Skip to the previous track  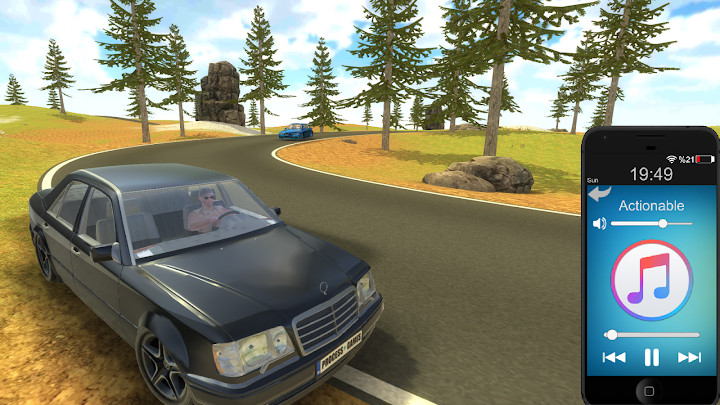point(613,357)
